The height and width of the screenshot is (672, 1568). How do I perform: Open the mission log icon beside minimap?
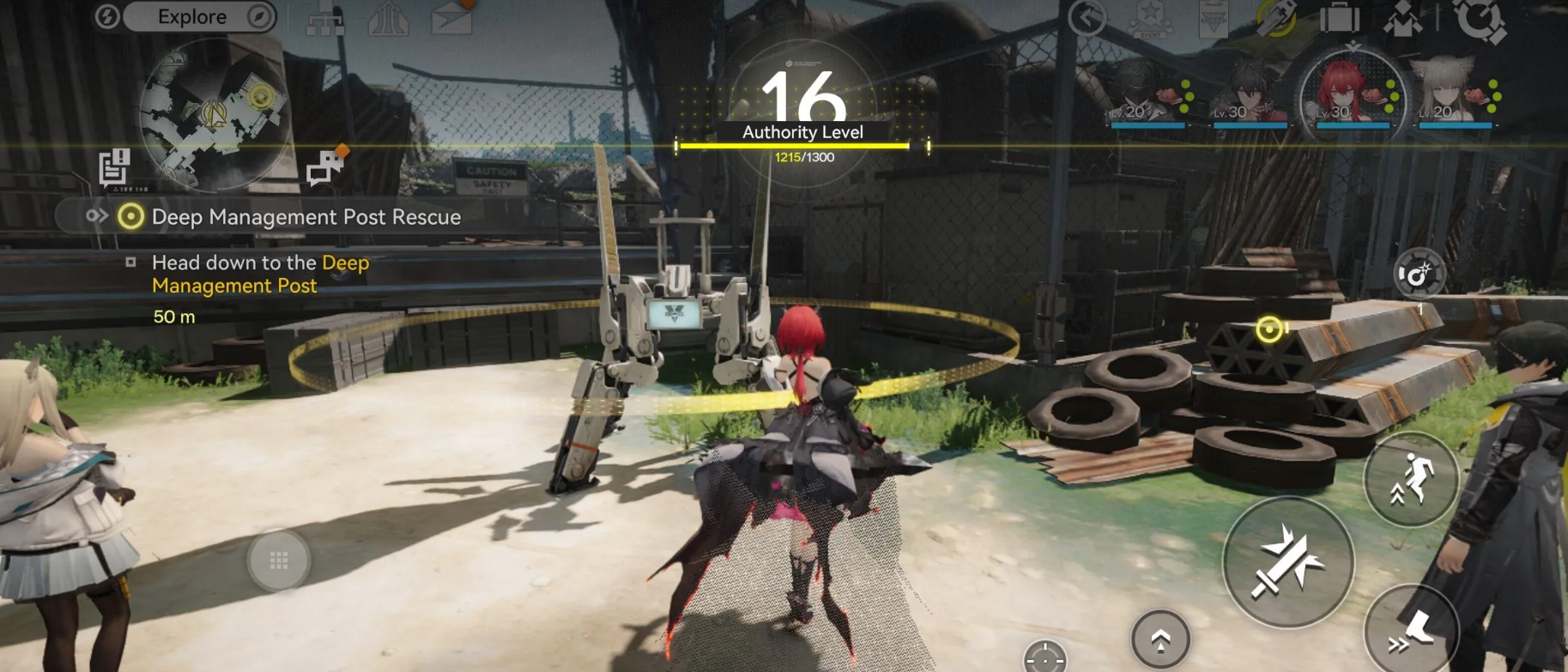114,167
